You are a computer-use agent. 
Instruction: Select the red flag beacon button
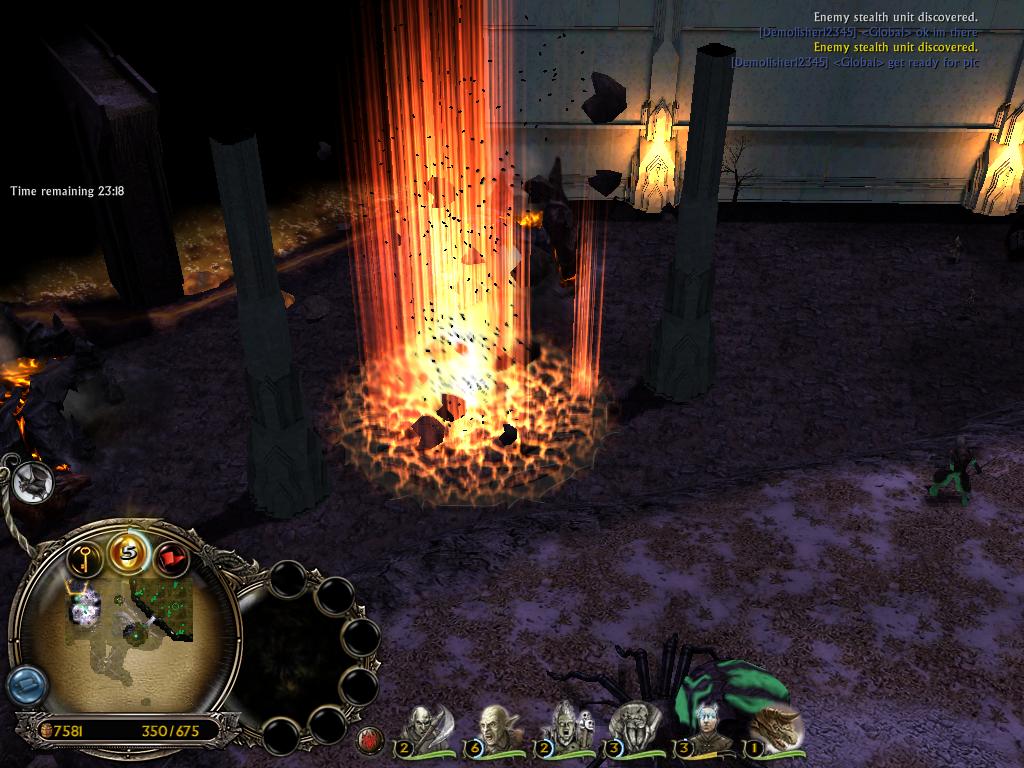pos(172,557)
